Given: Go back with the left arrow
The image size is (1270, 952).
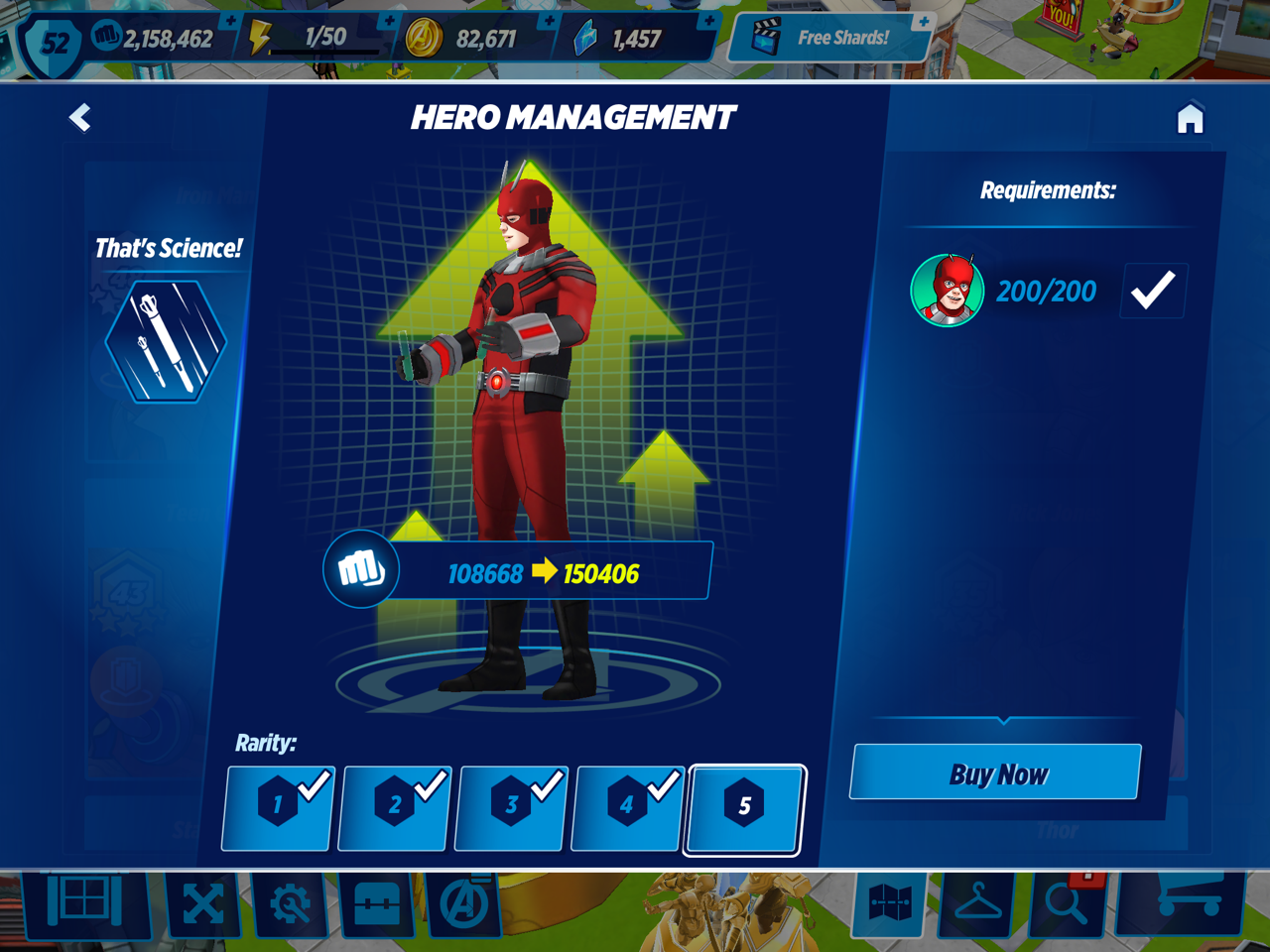Looking at the screenshot, I should (x=79, y=118).
